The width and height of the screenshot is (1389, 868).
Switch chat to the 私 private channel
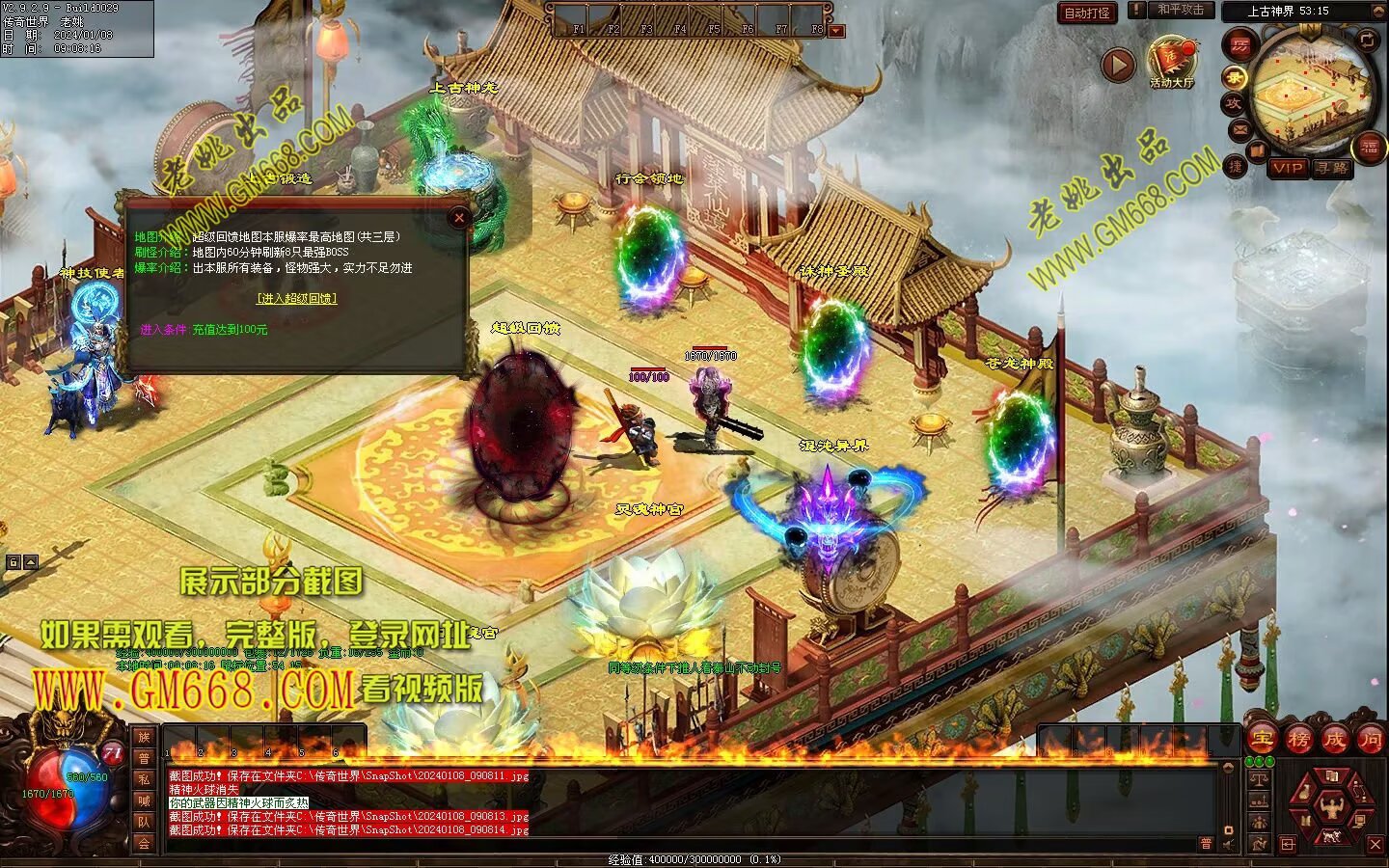pos(144,779)
